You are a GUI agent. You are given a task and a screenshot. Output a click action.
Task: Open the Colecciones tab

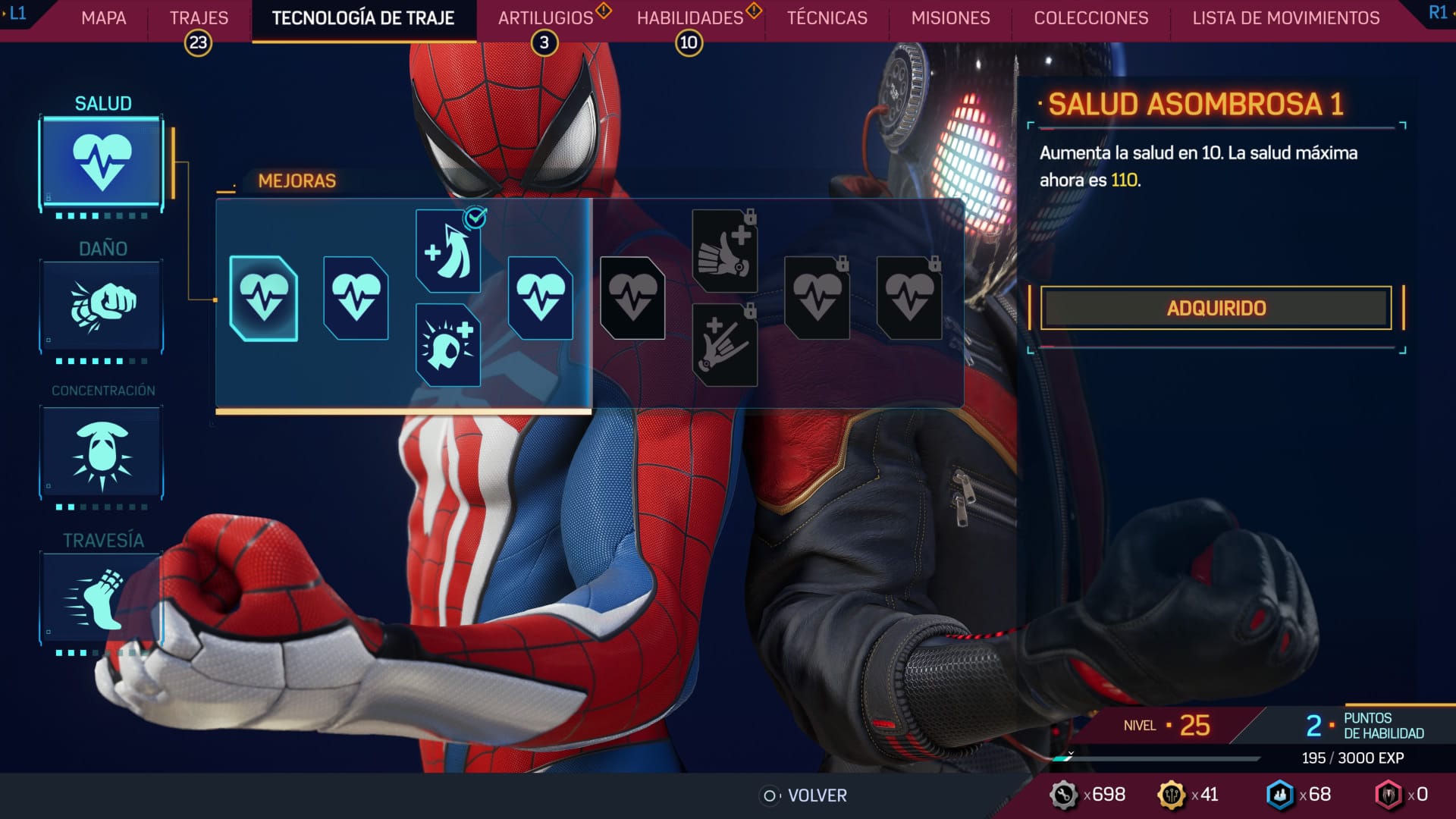coord(1090,18)
